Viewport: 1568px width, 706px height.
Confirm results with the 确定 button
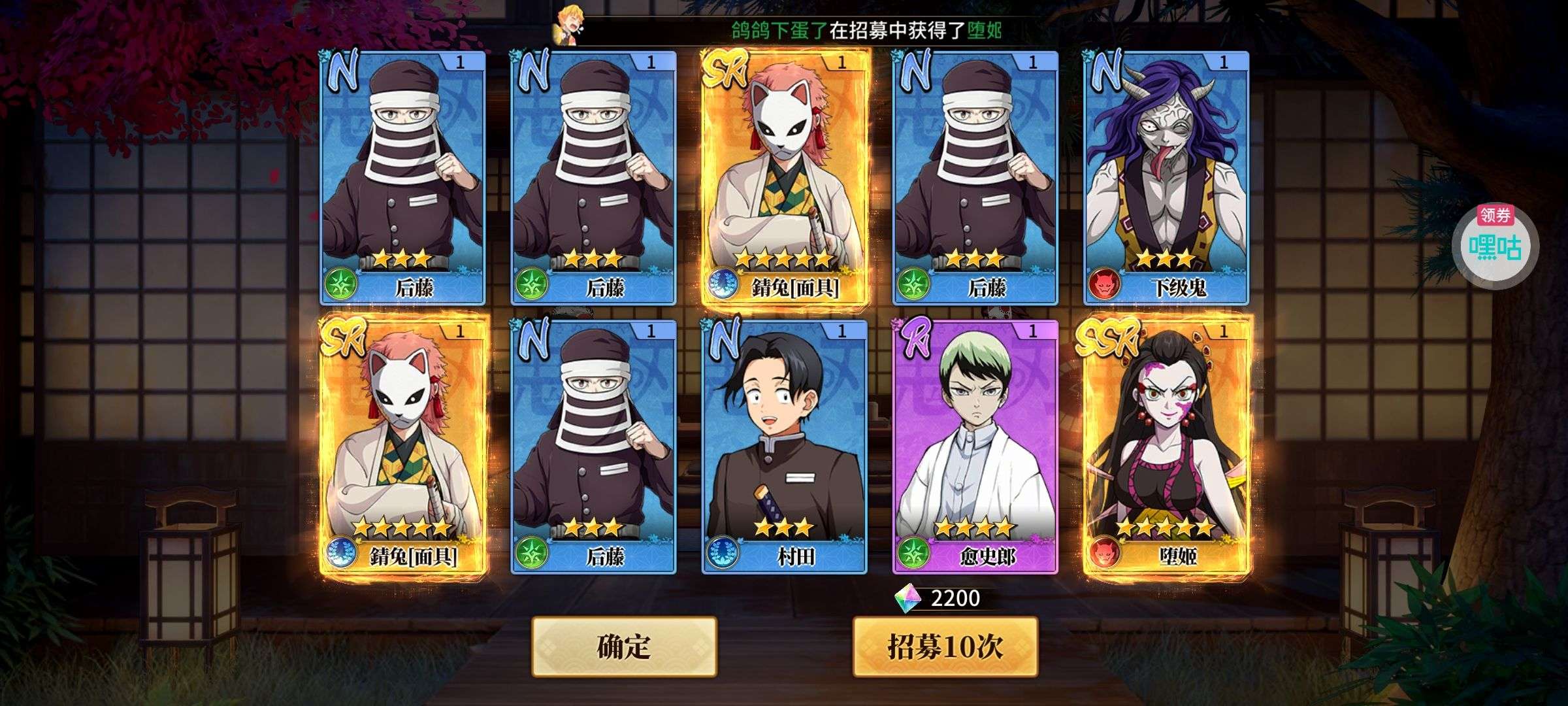[624, 647]
